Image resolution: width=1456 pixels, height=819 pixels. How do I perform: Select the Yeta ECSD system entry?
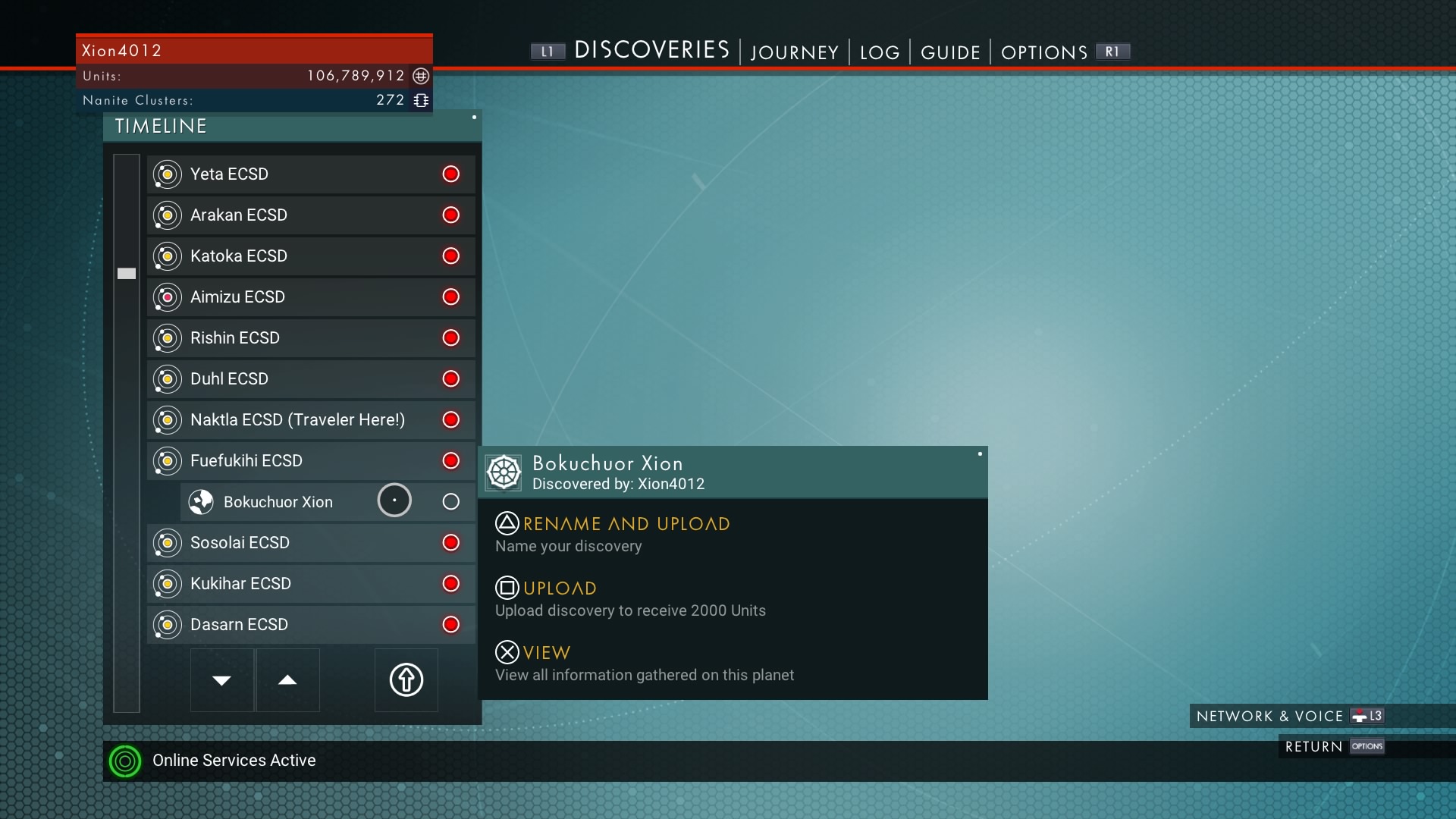point(311,174)
